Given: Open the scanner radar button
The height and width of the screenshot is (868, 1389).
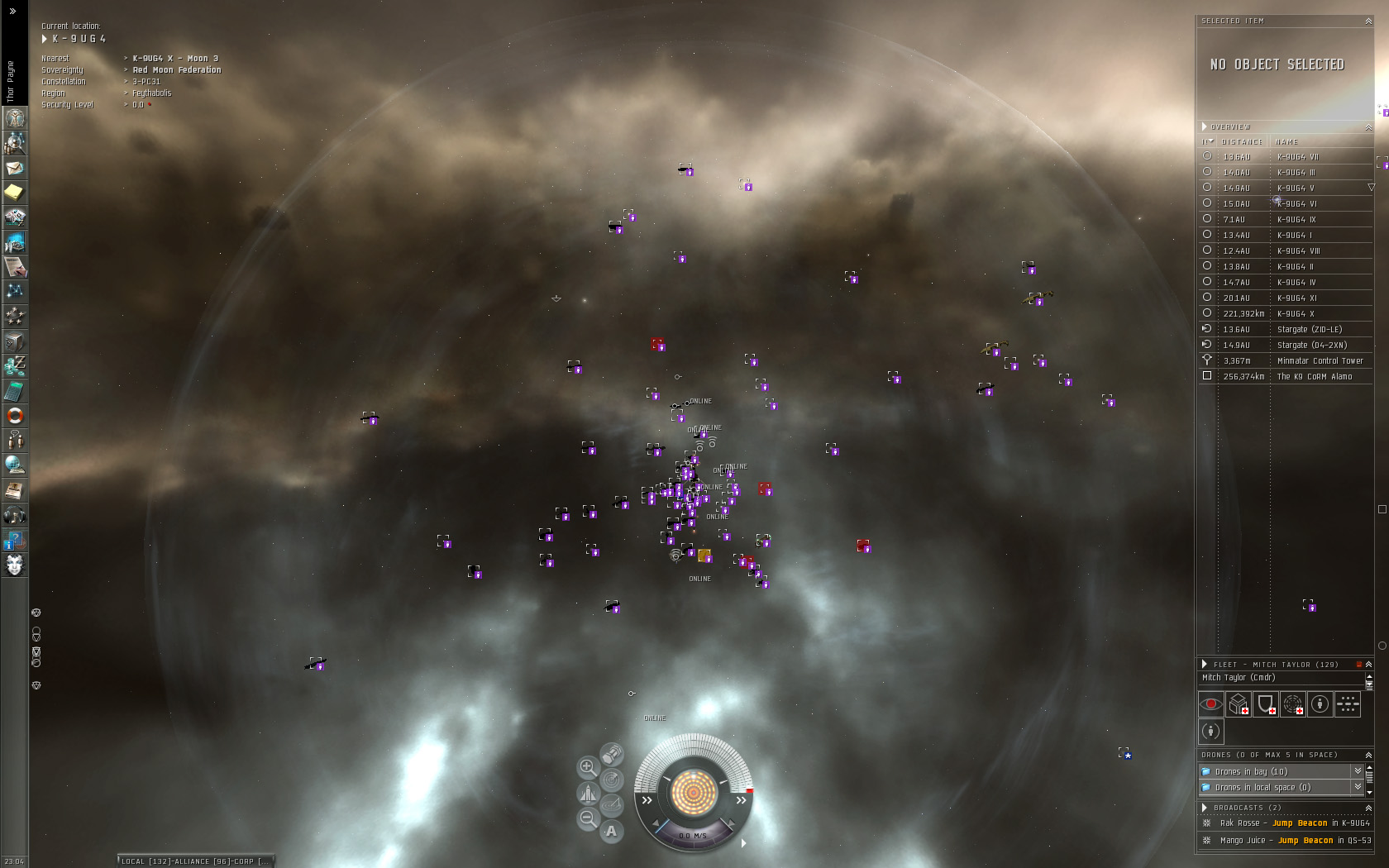Looking at the screenshot, I should pyautogui.click(x=611, y=780).
